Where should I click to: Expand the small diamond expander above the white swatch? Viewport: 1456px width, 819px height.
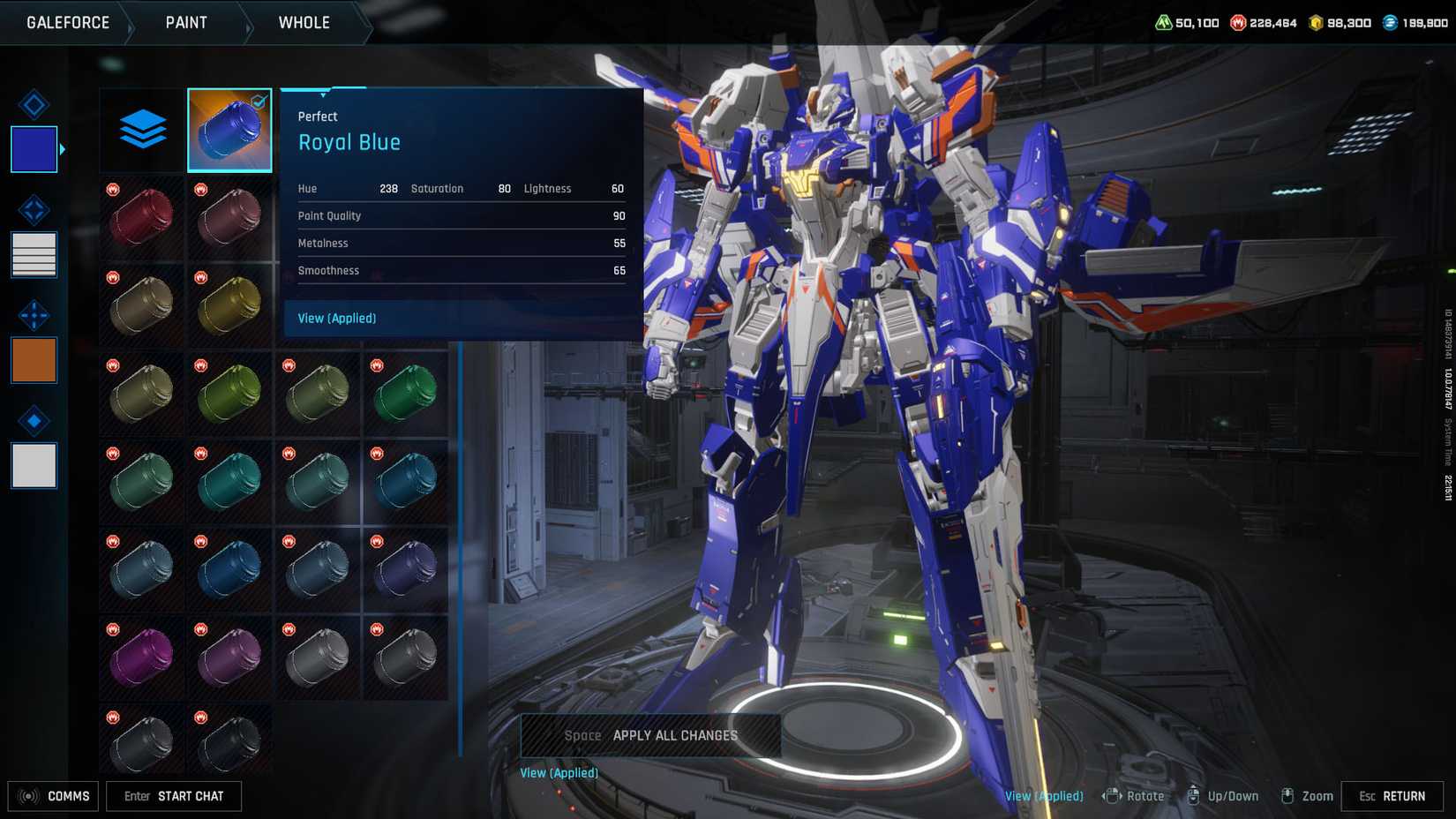click(33, 420)
